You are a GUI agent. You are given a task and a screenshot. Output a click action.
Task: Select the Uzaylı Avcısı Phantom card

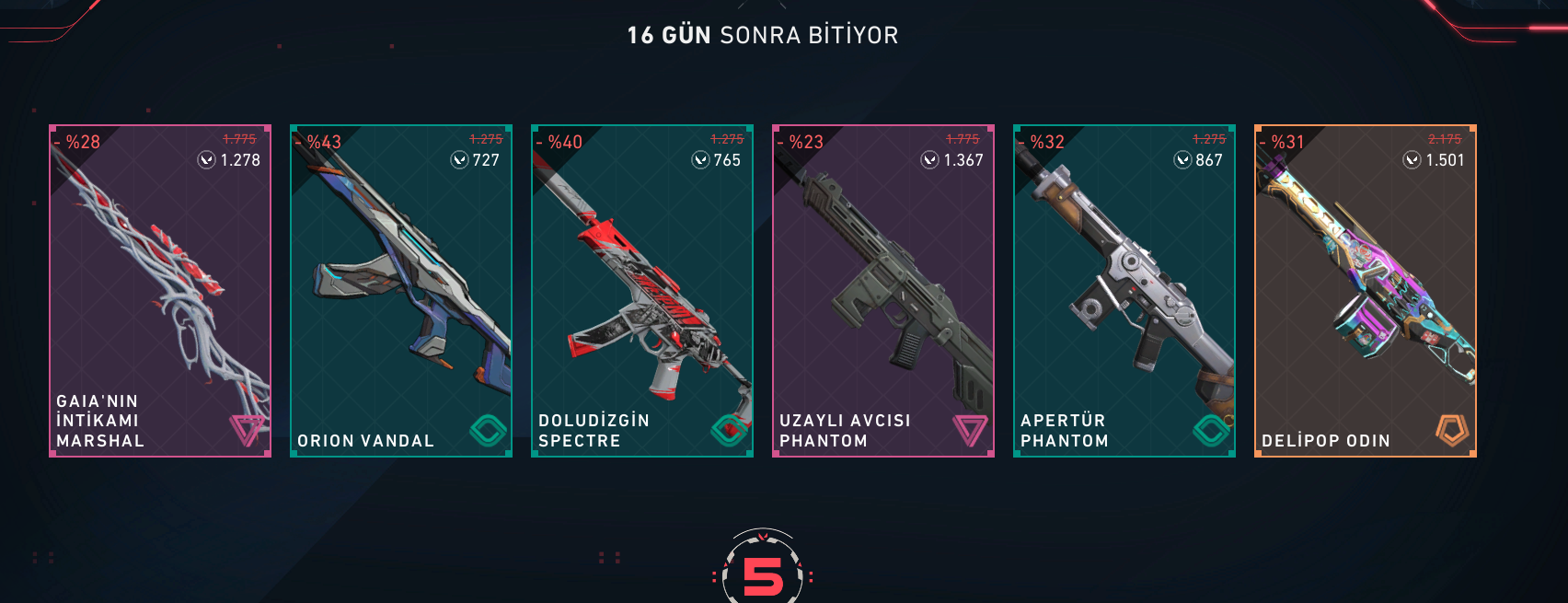tap(883, 291)
